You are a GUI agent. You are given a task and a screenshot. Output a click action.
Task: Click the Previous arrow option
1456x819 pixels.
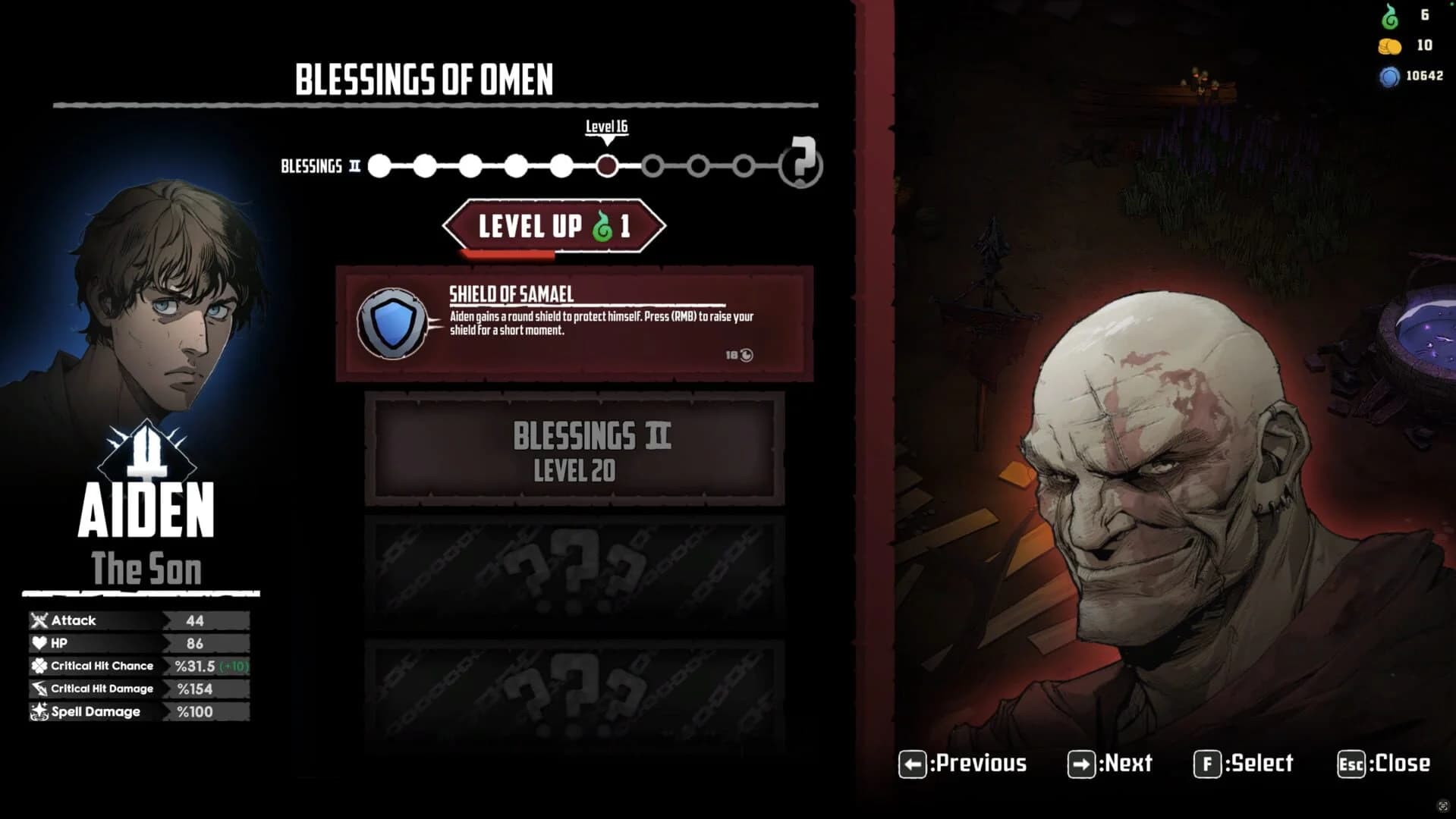pyautogui.click(x=964, y=764)
